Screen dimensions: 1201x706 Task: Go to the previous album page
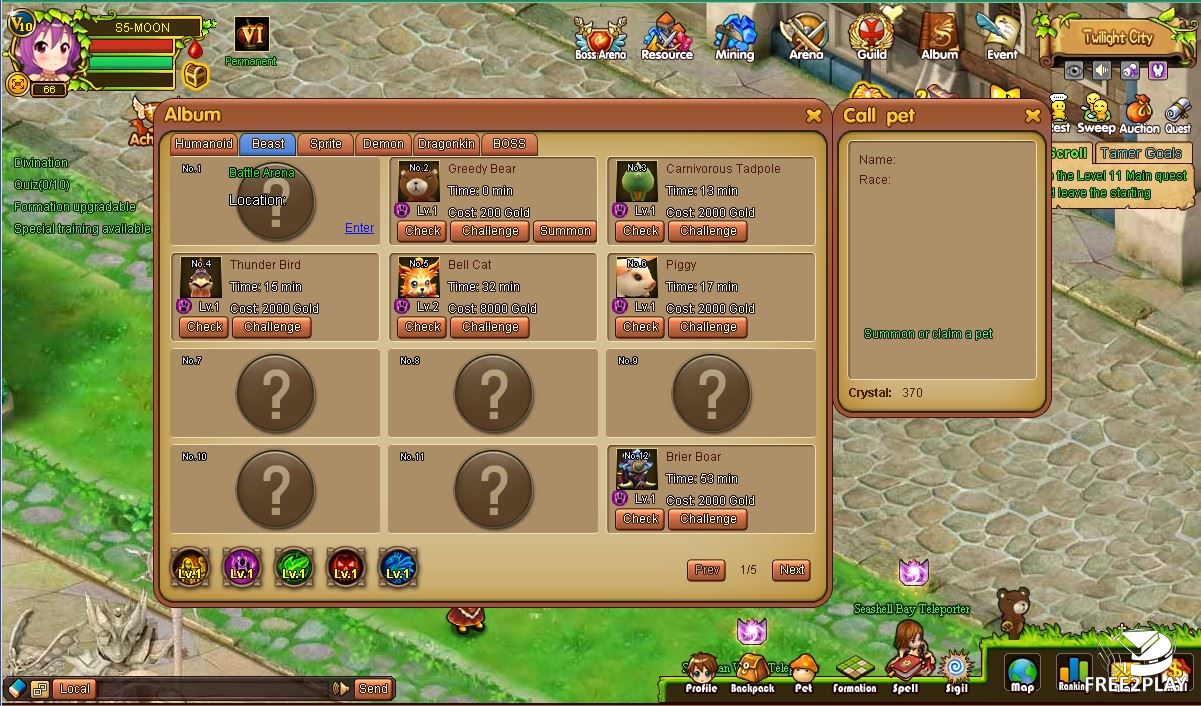706,570
